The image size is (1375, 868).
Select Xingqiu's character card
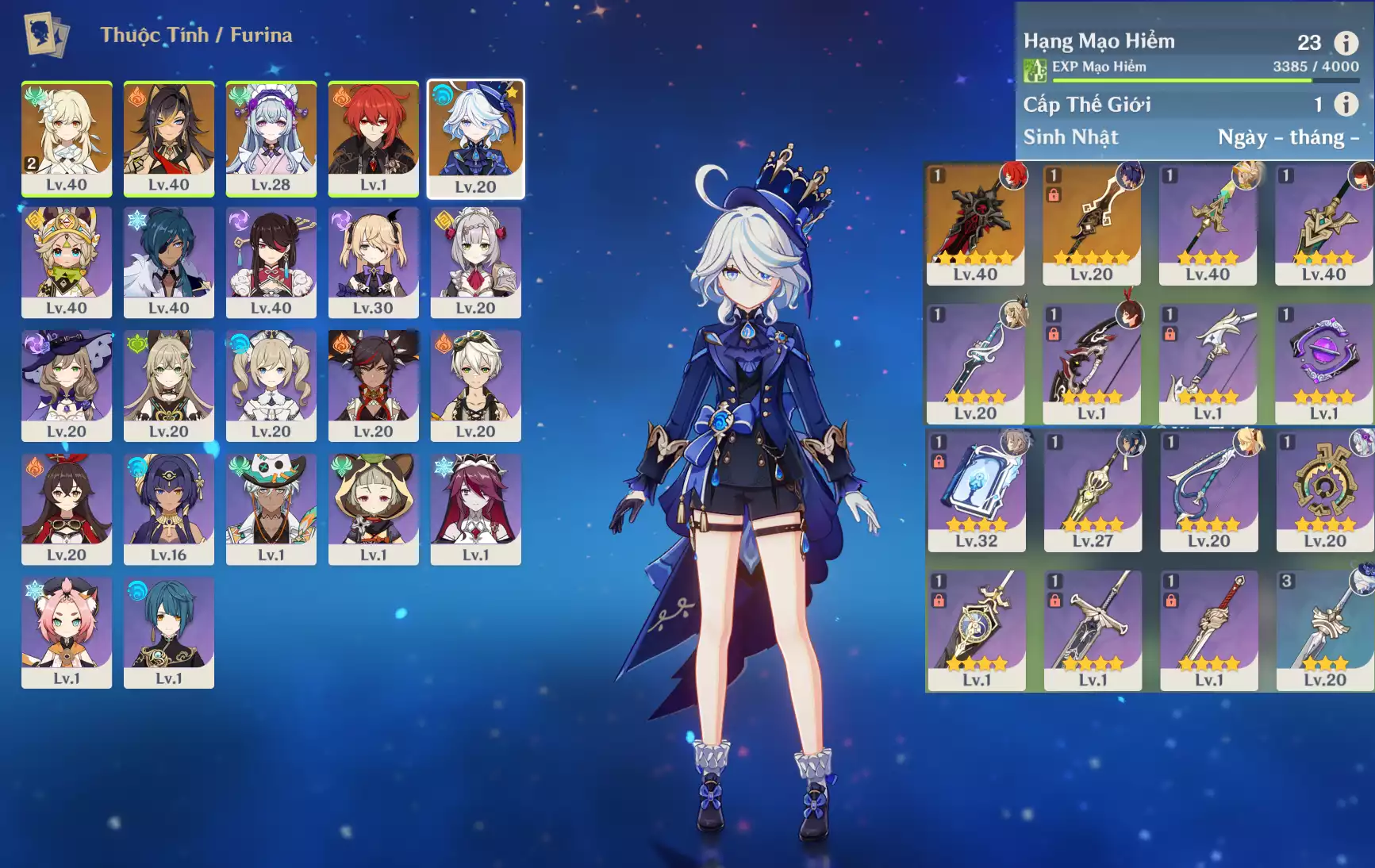pos(168,632)
